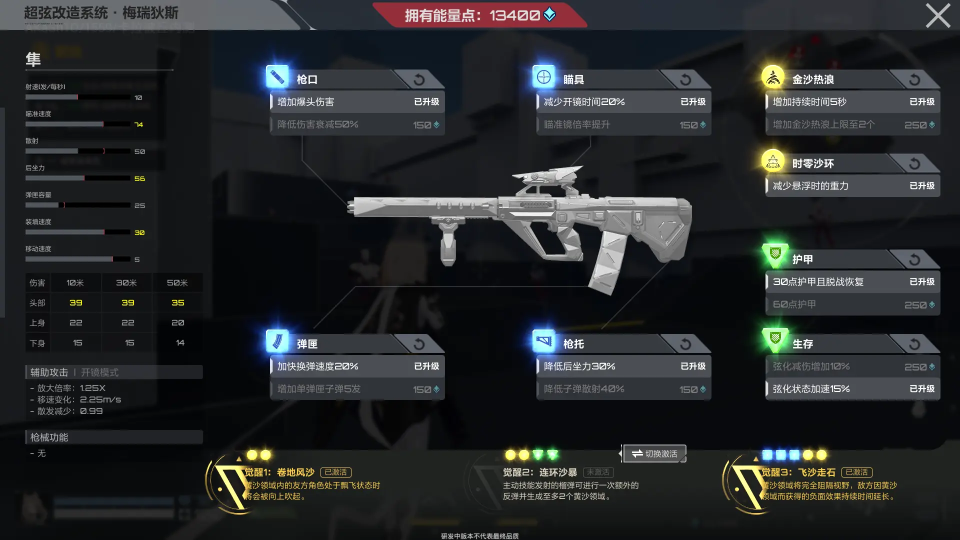Reset the 枪托 stock upgrades
Viewport: 960px width, 540px height.
(x=685, y=344)
